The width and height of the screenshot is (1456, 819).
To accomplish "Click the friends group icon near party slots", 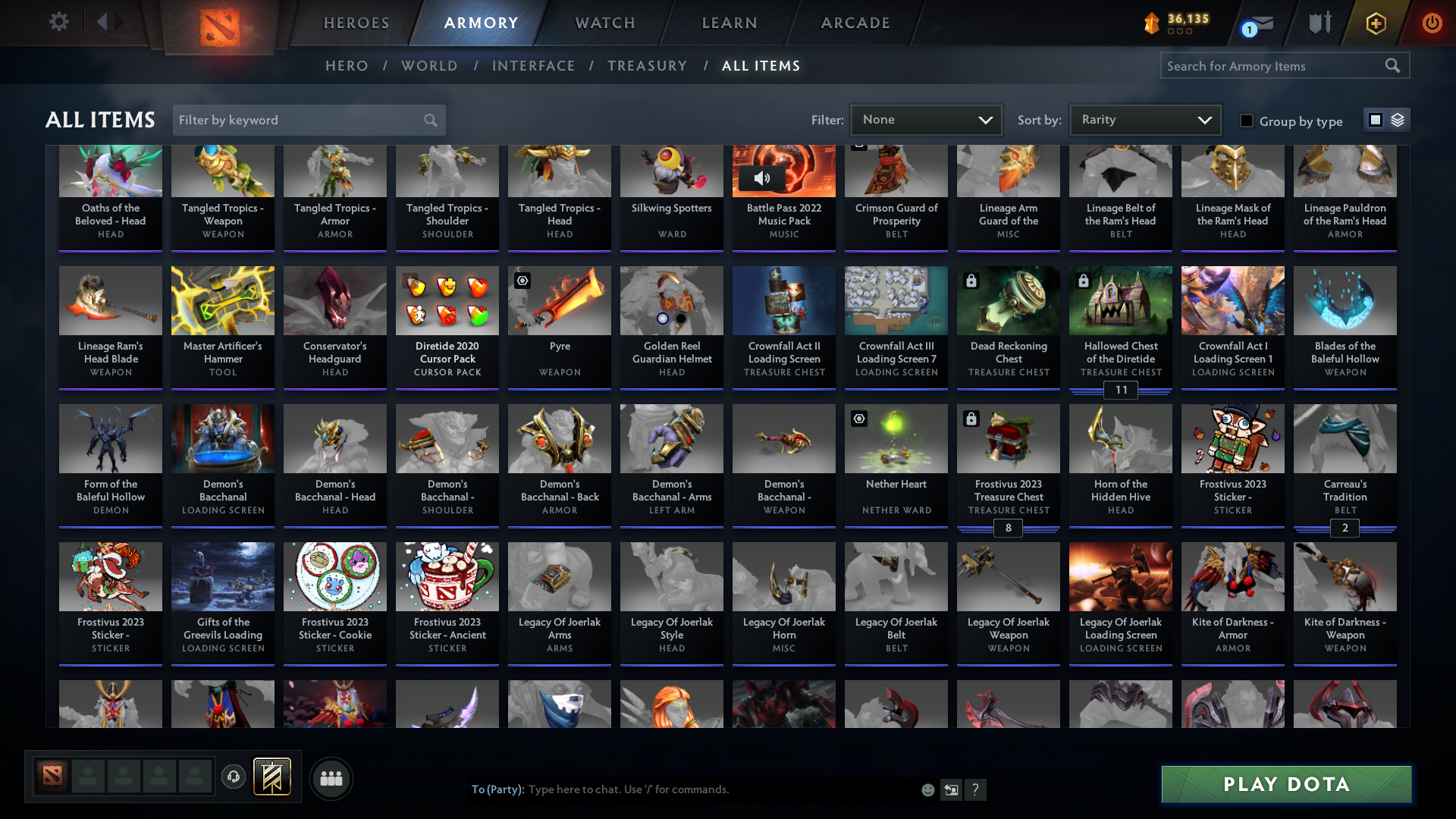I will click(x=330, y=778).
